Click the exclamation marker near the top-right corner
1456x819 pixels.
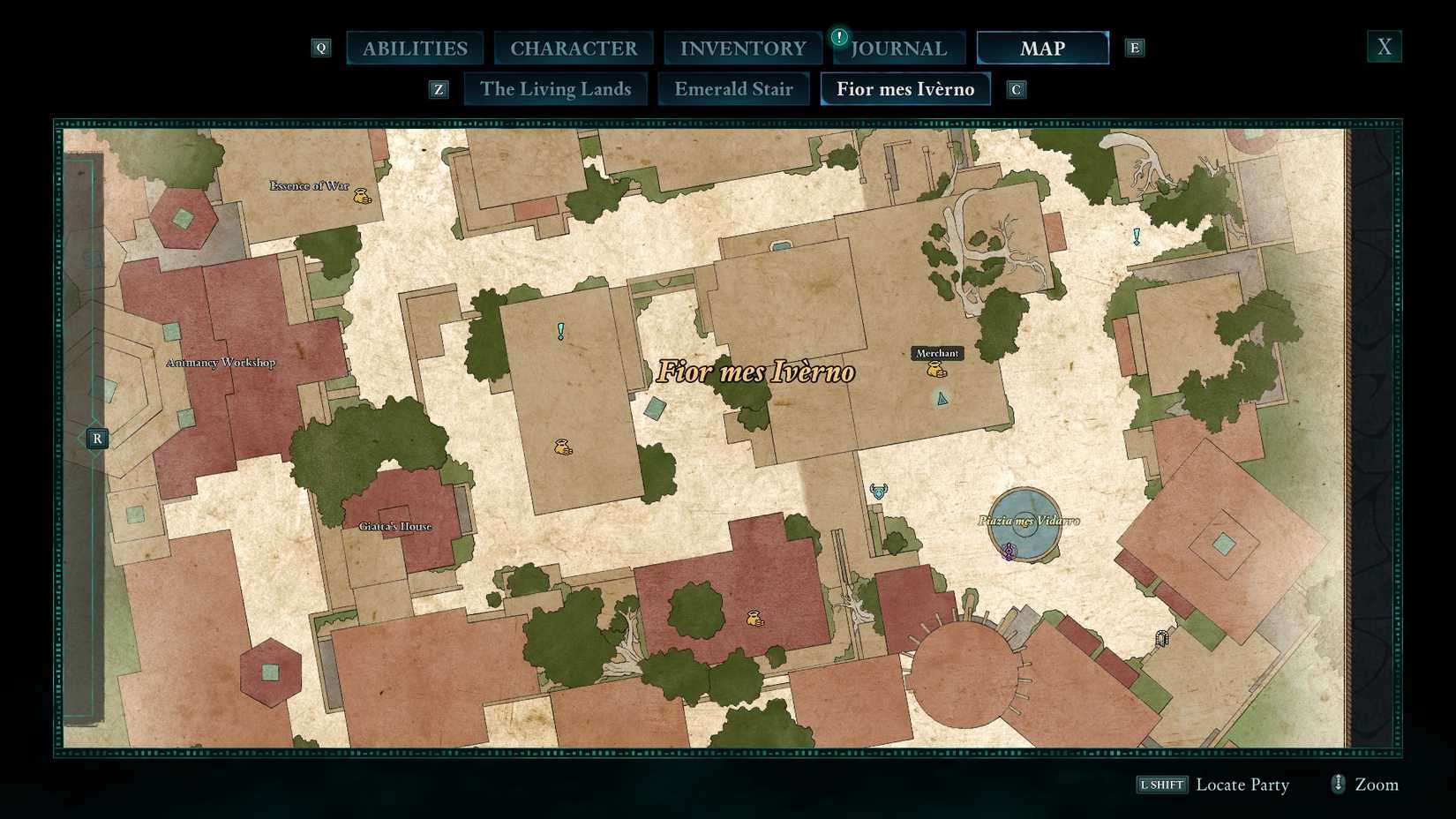[x=1137, y=237]
